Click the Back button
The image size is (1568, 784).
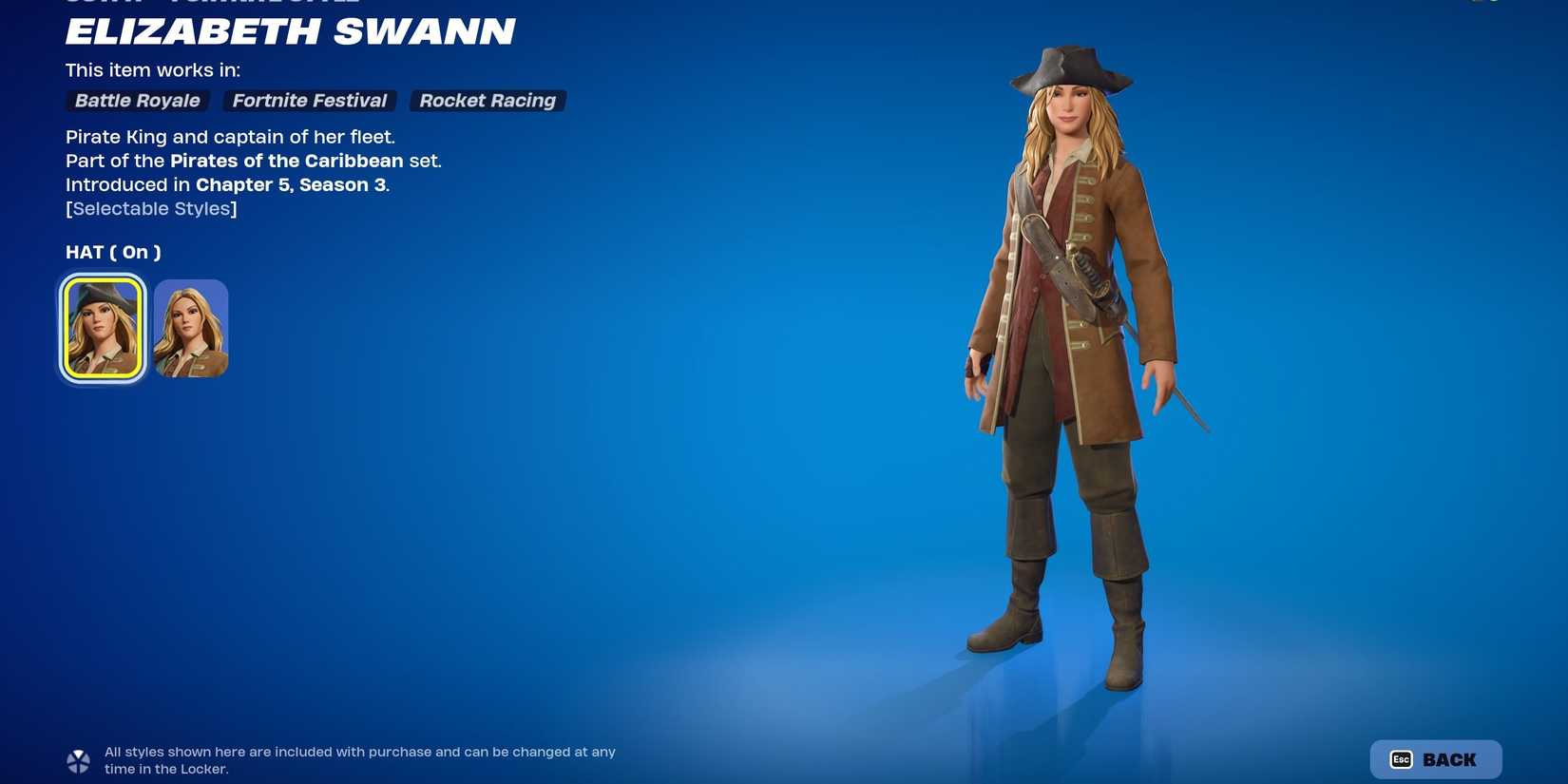pos(1435,759)
